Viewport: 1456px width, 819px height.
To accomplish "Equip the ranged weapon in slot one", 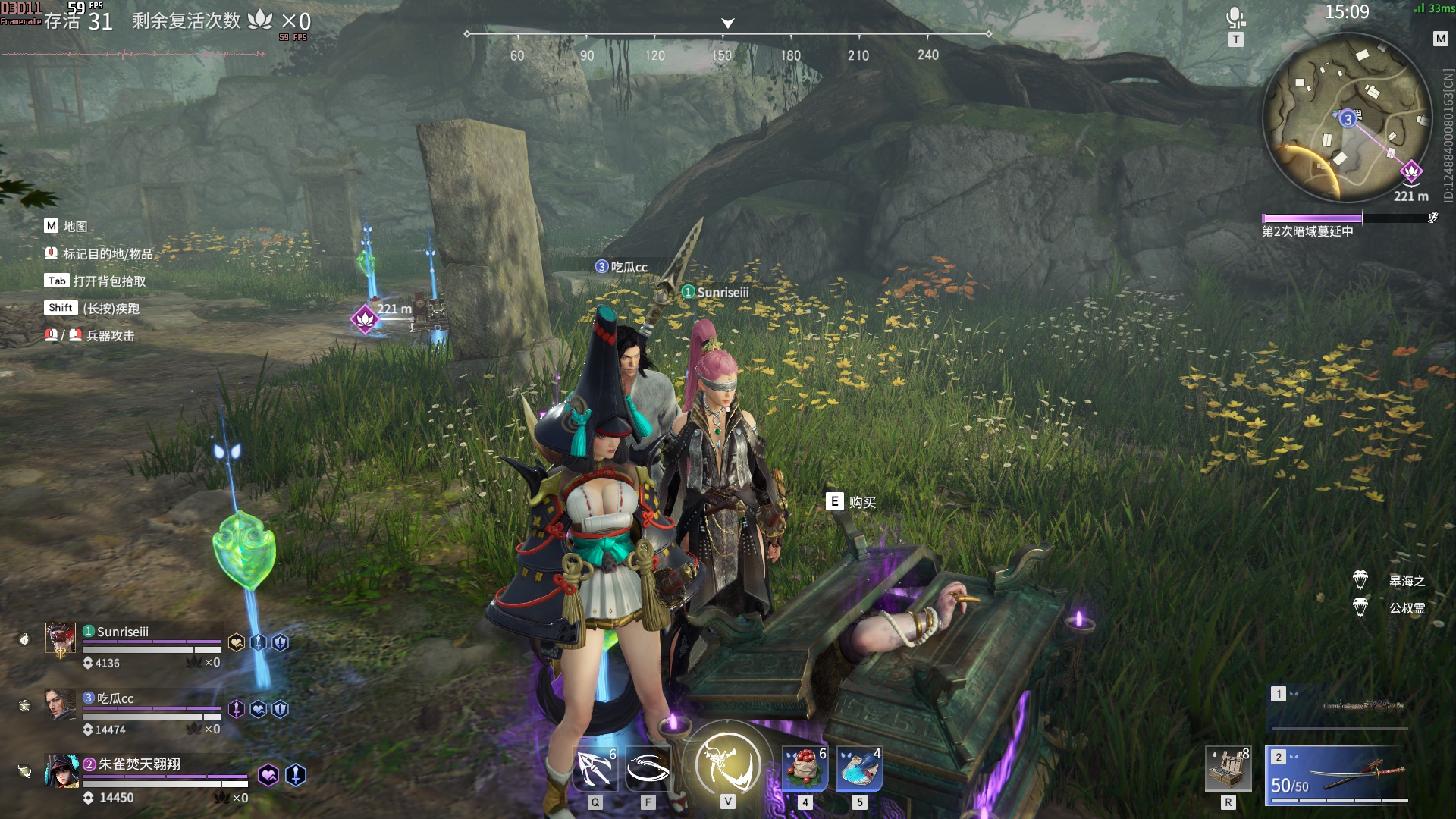I will pos(1338,707).
